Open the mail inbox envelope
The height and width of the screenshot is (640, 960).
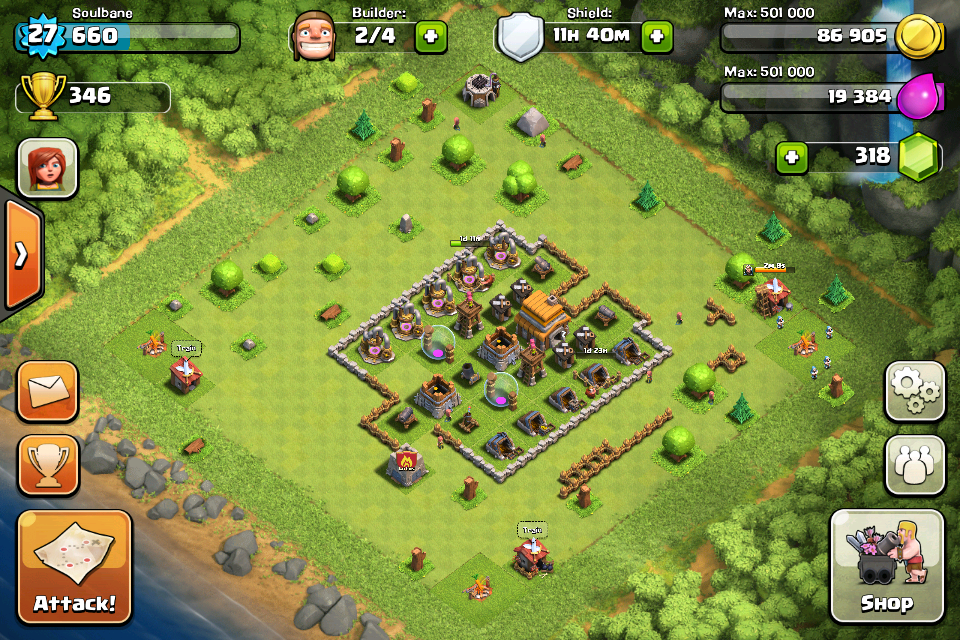pos(48,391)
